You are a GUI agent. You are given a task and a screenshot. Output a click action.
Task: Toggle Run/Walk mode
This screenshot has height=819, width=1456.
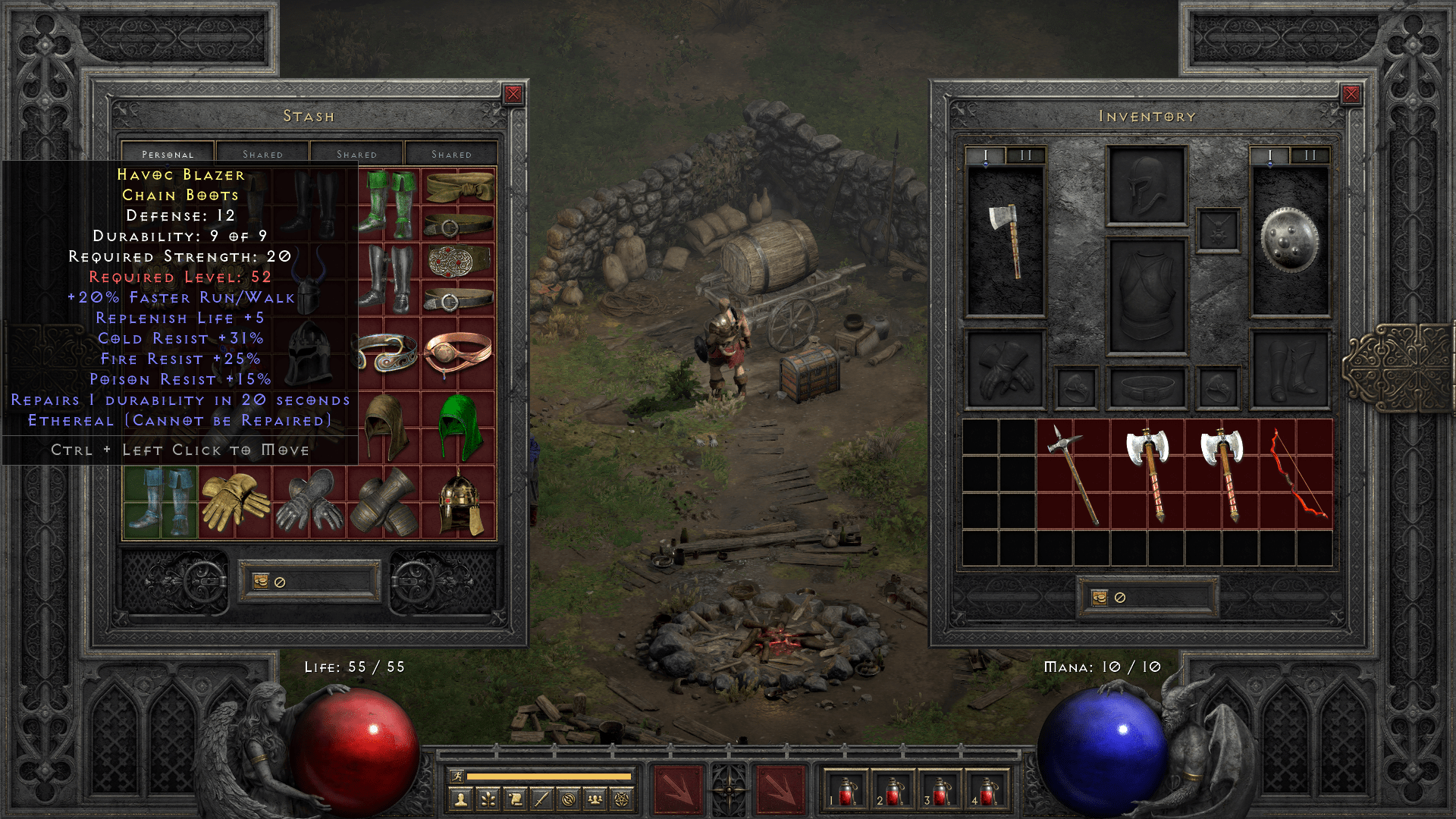tap(458, 777)
